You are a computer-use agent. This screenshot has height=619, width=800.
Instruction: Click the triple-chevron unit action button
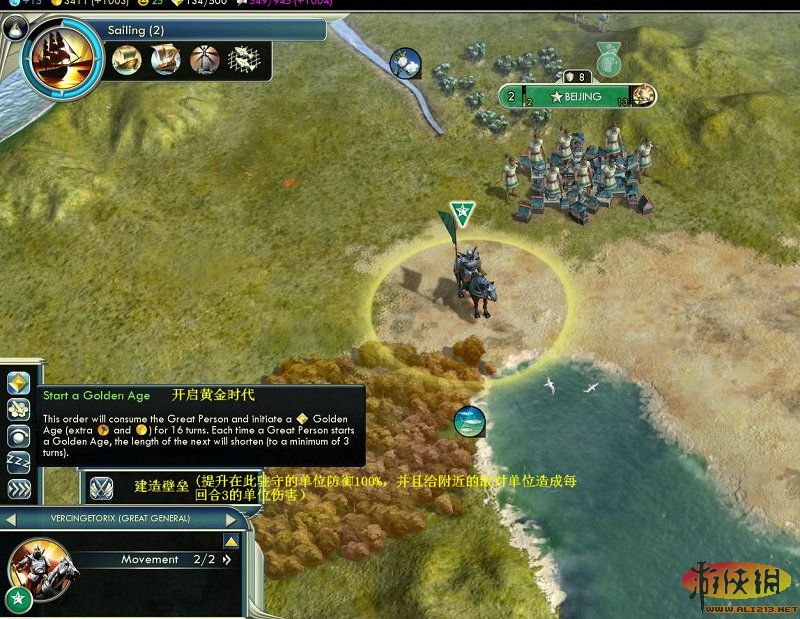[18, 489]
